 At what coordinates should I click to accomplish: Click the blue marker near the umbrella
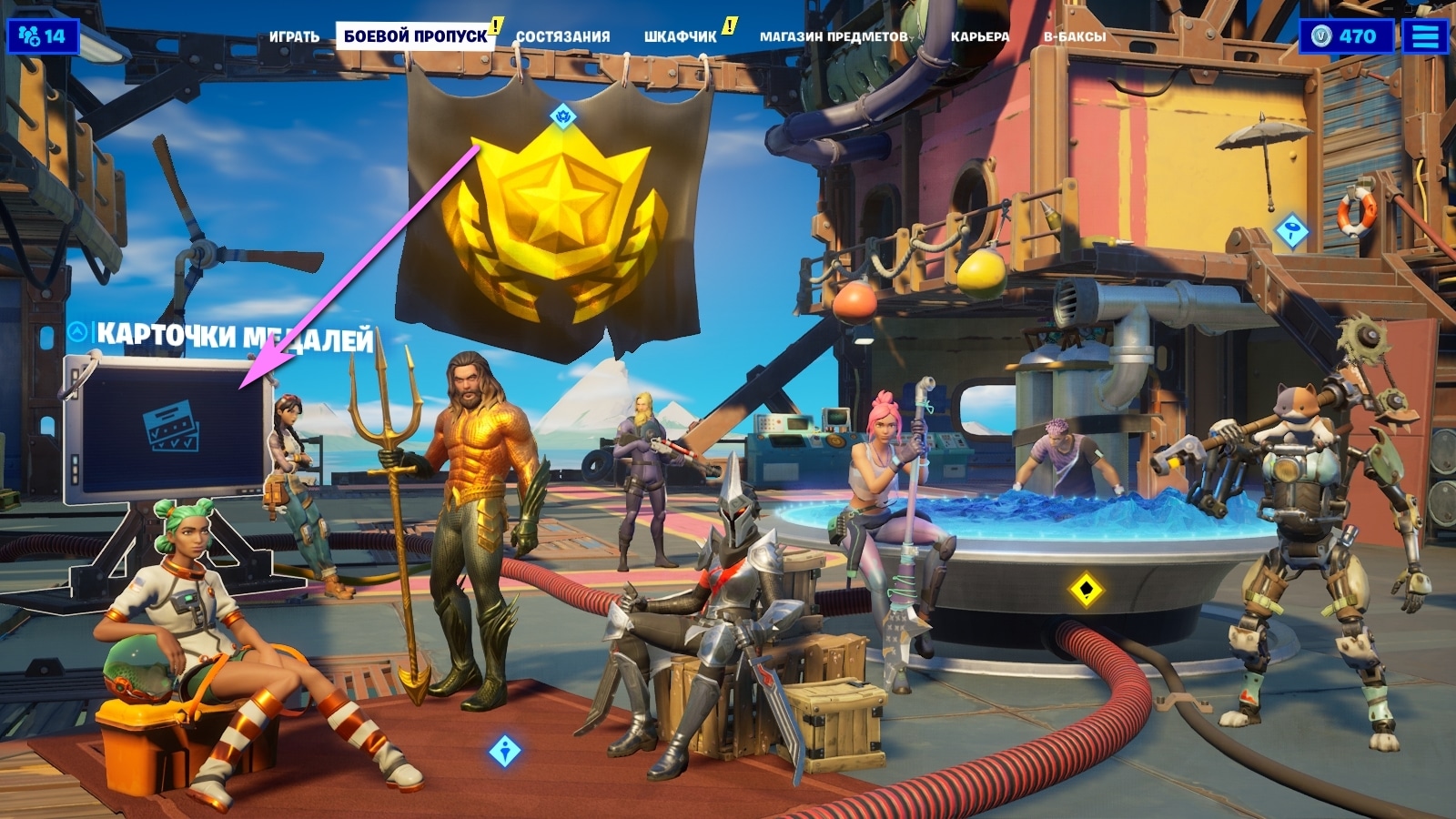(x=1291, y=230)
